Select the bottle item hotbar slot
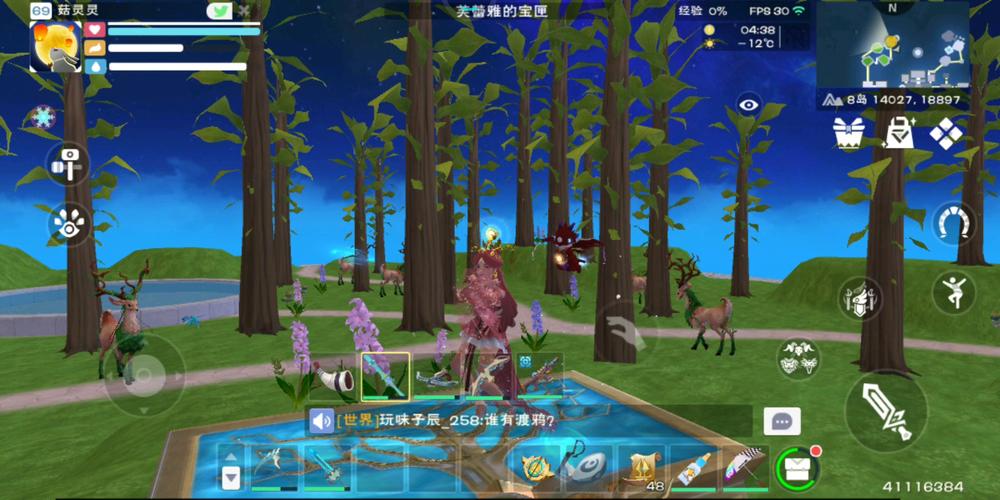This screenshot has height=500, width=1000. (694, 467)
